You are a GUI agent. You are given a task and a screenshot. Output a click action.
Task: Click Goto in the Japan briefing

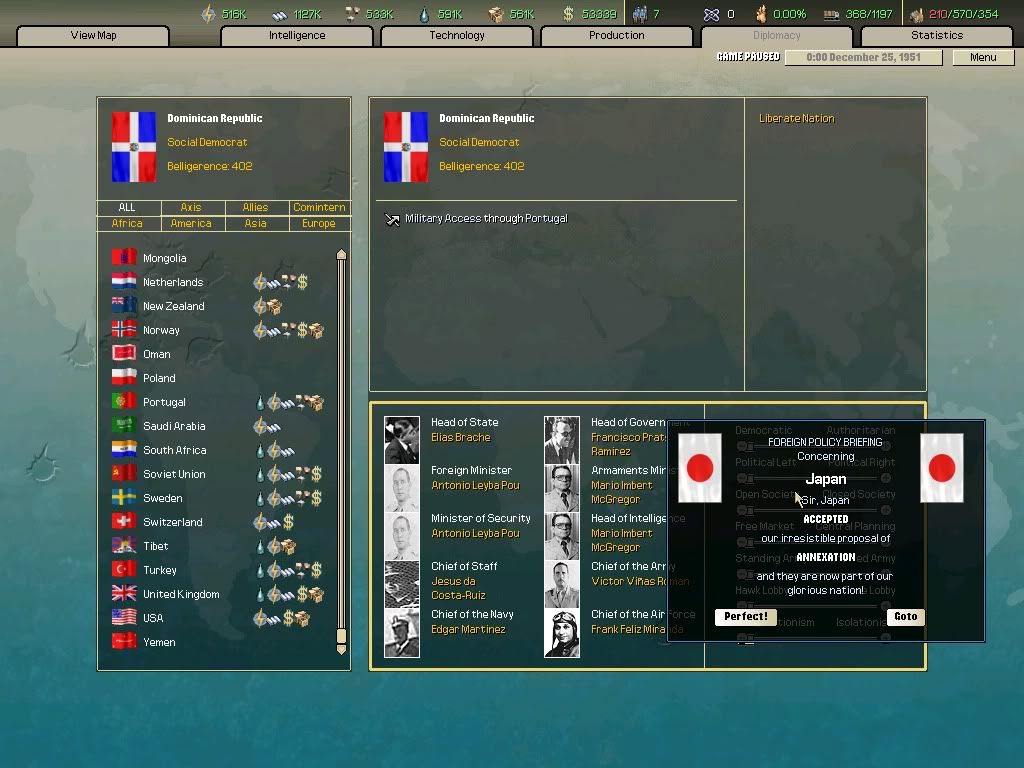coord(905,617)
